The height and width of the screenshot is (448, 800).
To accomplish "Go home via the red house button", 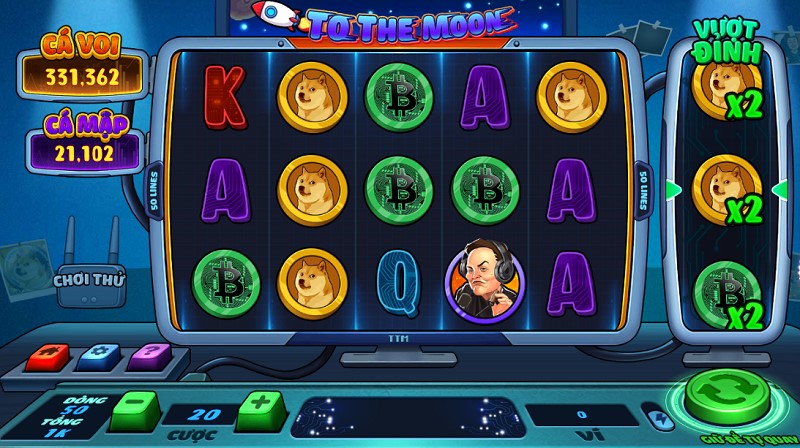I will pos(47,356).
